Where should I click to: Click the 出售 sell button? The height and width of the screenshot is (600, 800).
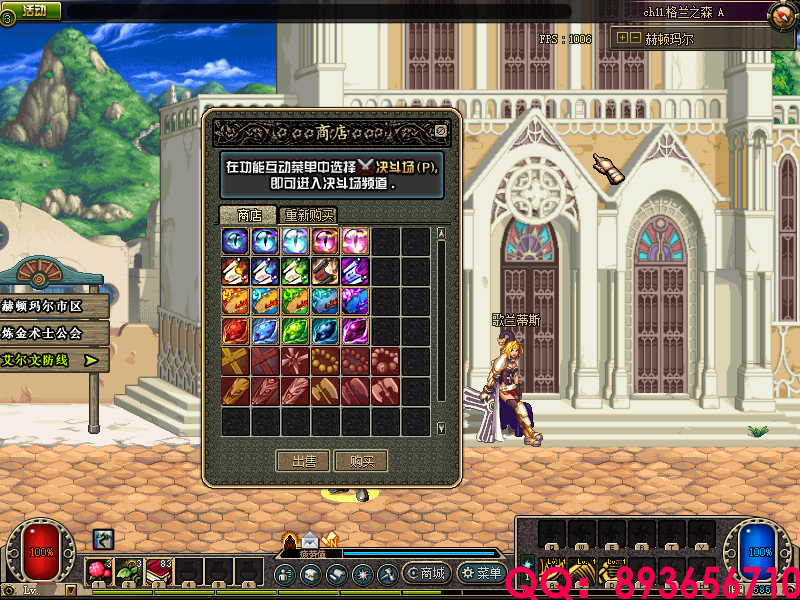click(303, 461)
